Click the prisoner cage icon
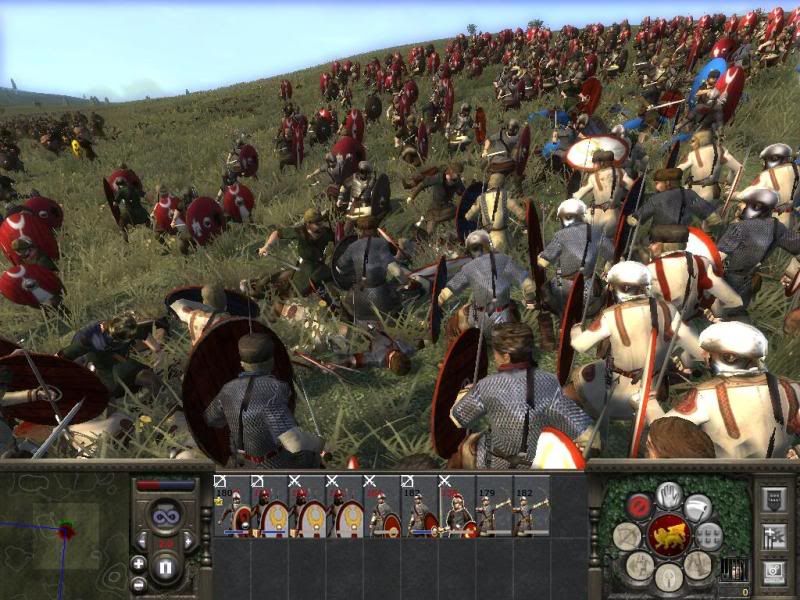This screenshot has height=600, width=800. (734, 570)
